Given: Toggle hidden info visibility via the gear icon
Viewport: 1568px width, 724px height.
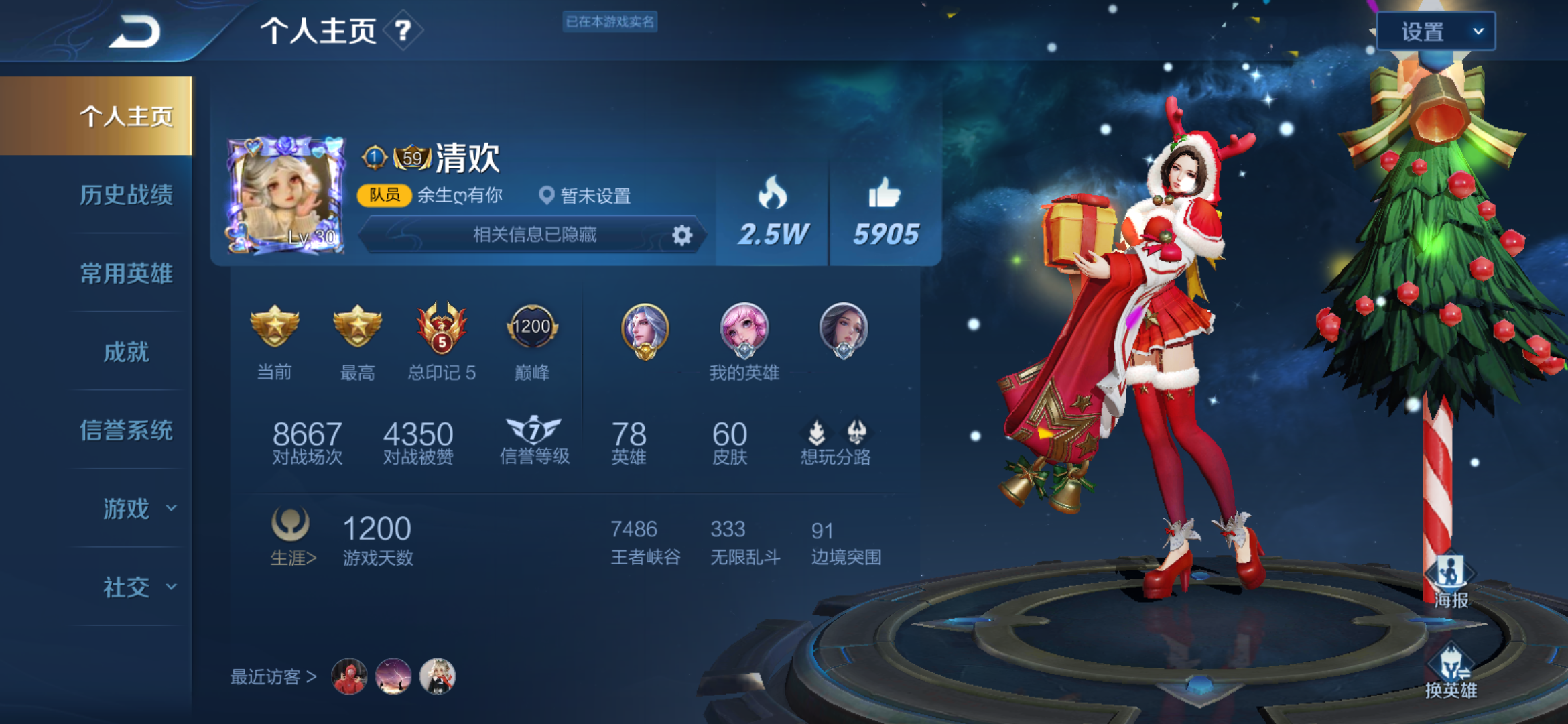Looking at the screenshot, I should point(681,235).
